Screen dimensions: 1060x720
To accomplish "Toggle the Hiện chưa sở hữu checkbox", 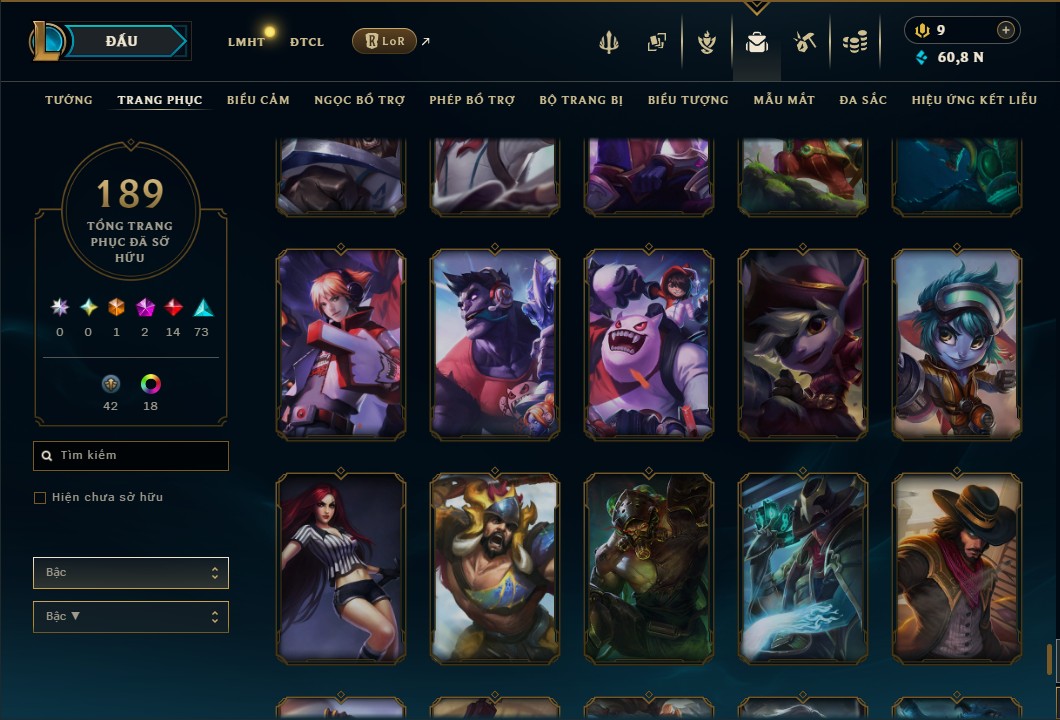I will point(40,498).
